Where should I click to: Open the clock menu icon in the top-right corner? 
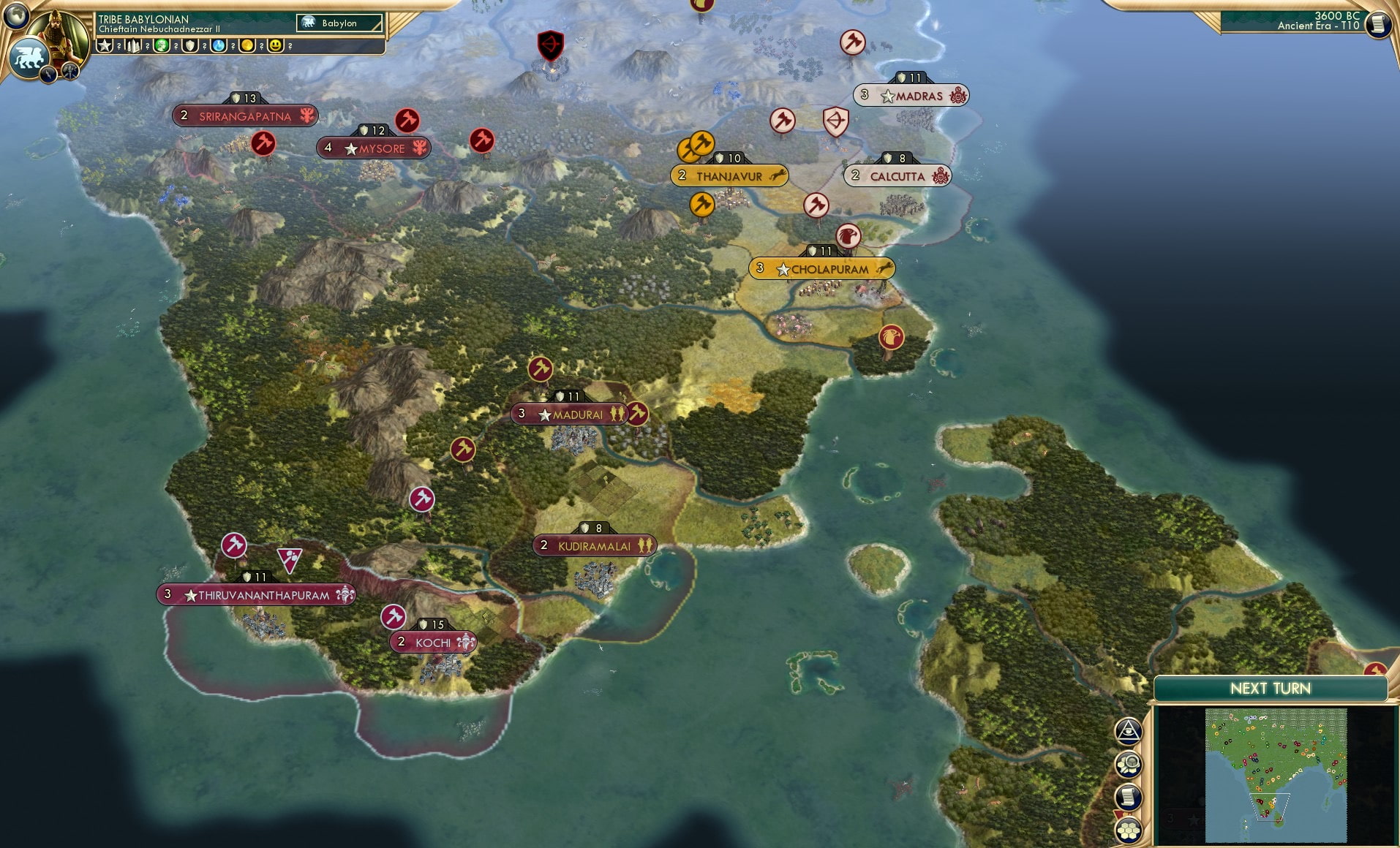(1378, 23)
